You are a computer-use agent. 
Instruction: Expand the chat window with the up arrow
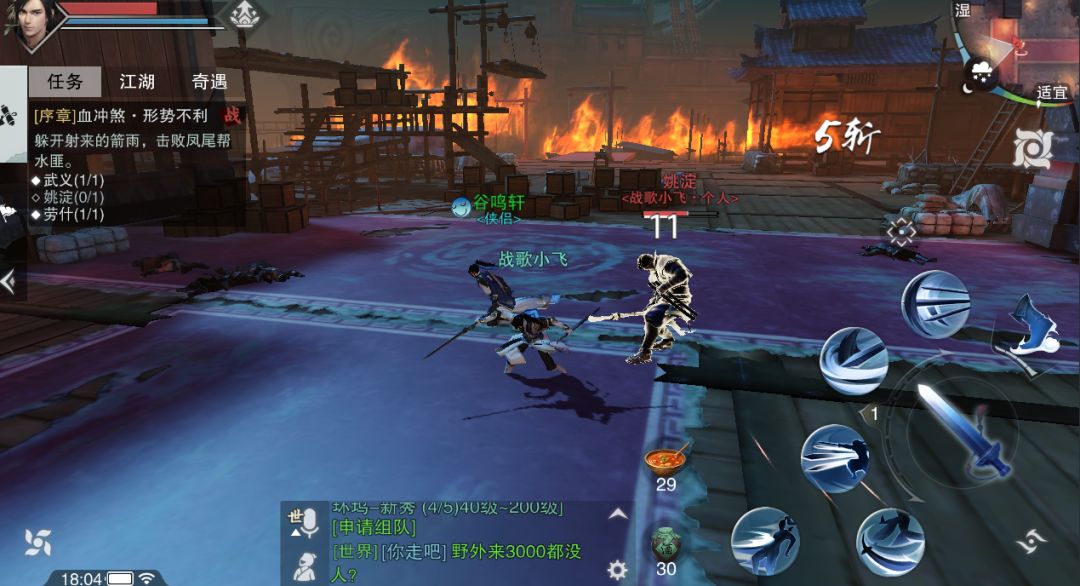pyautogui.click(x=618, y=514)
